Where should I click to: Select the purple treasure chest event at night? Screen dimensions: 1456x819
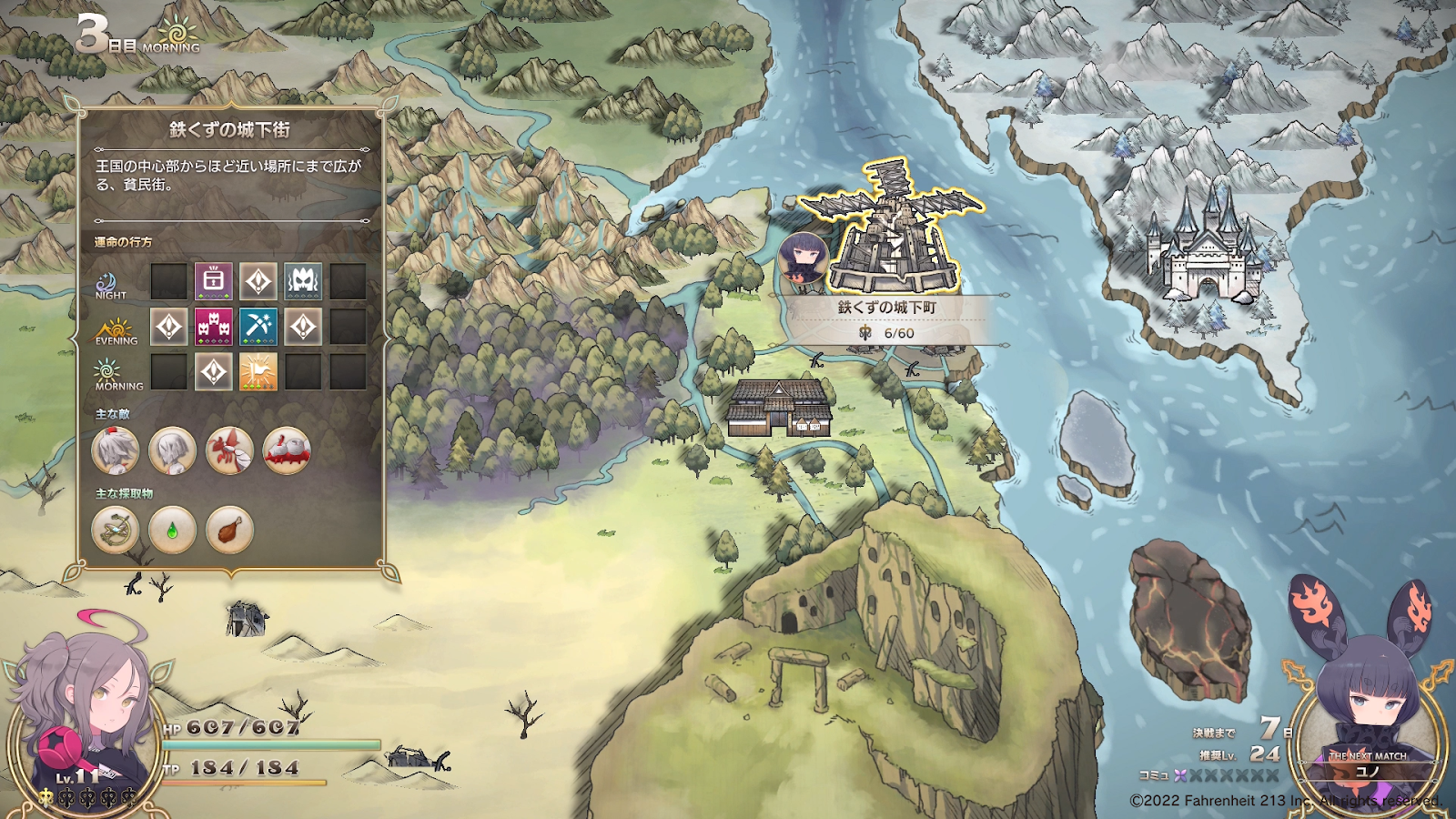(x=214, y=281)
